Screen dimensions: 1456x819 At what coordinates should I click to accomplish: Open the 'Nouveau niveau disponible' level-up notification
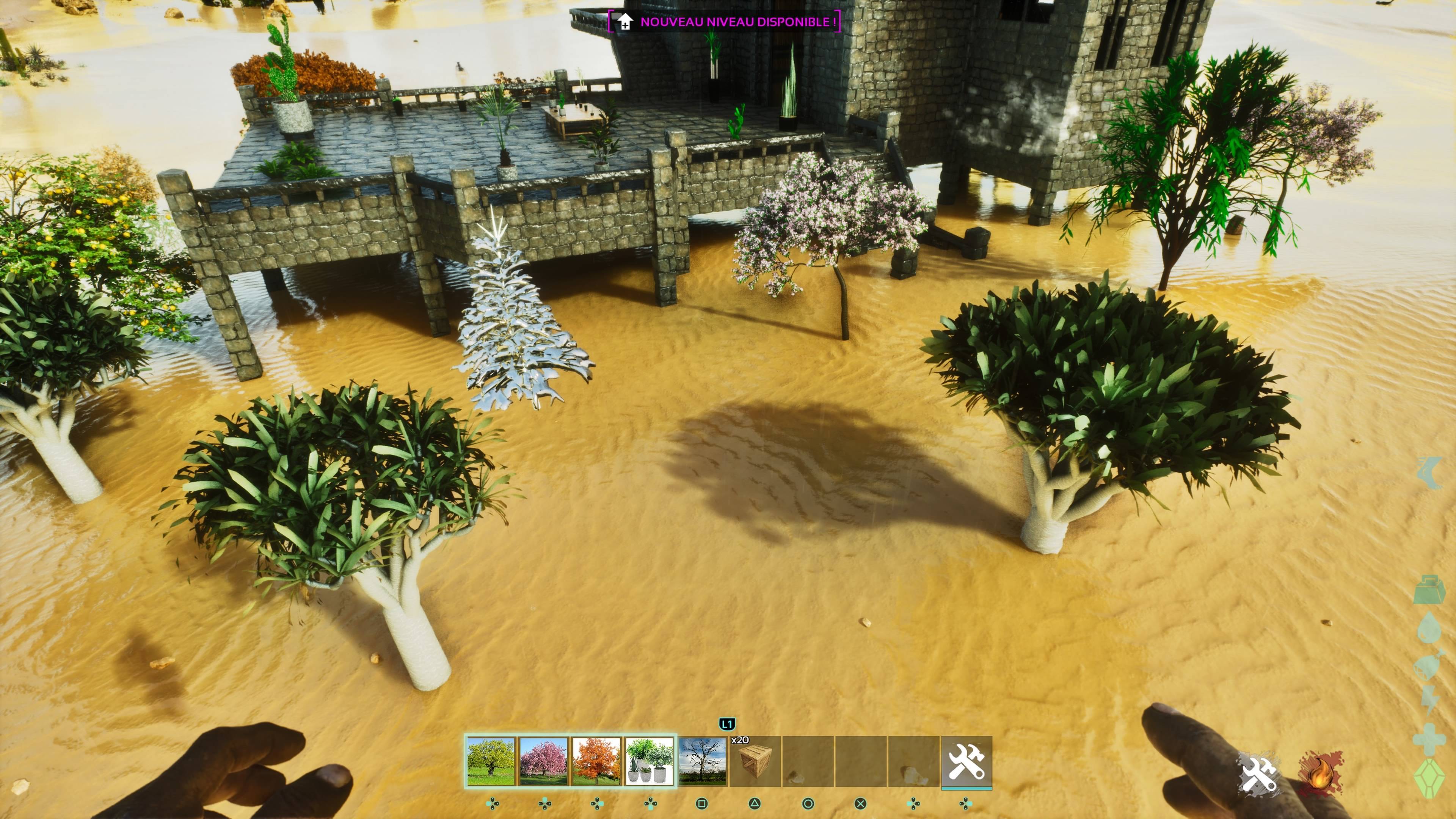coord(724,22)
